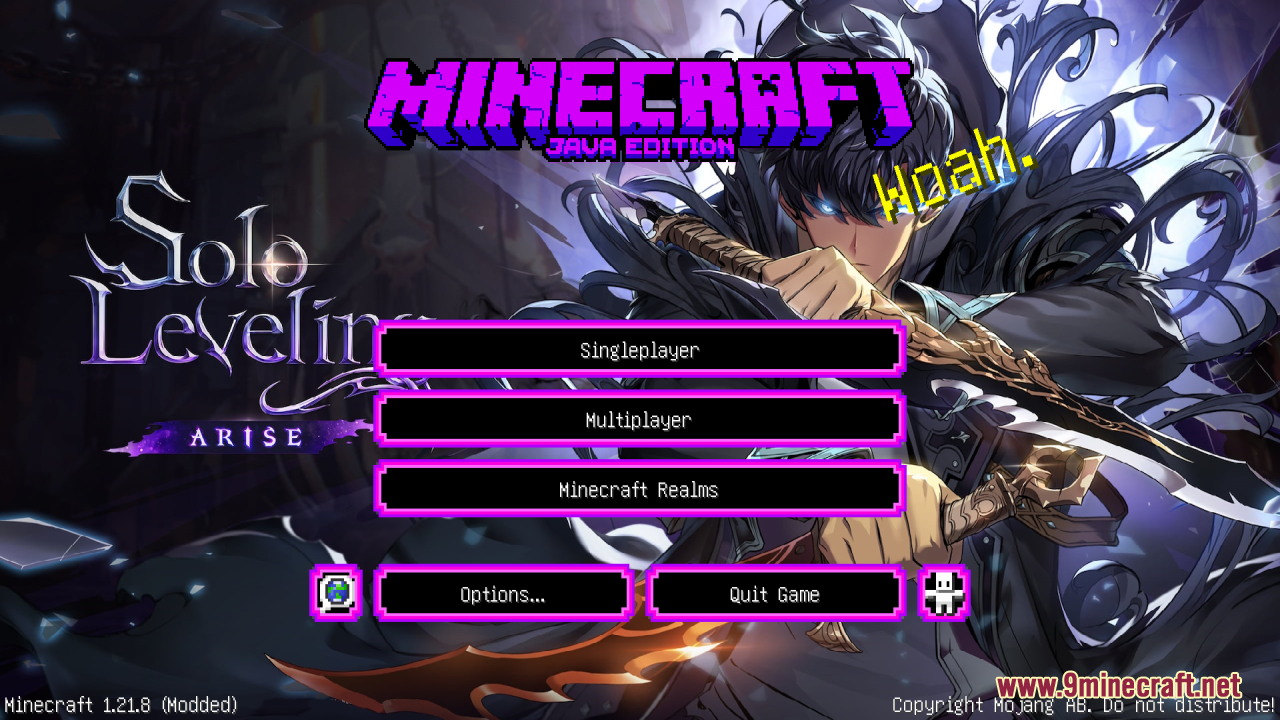The width and height of the screenshot is (1280, 720).
Task: Start a Singleplayer game
Action: click(x=638, y=350)
